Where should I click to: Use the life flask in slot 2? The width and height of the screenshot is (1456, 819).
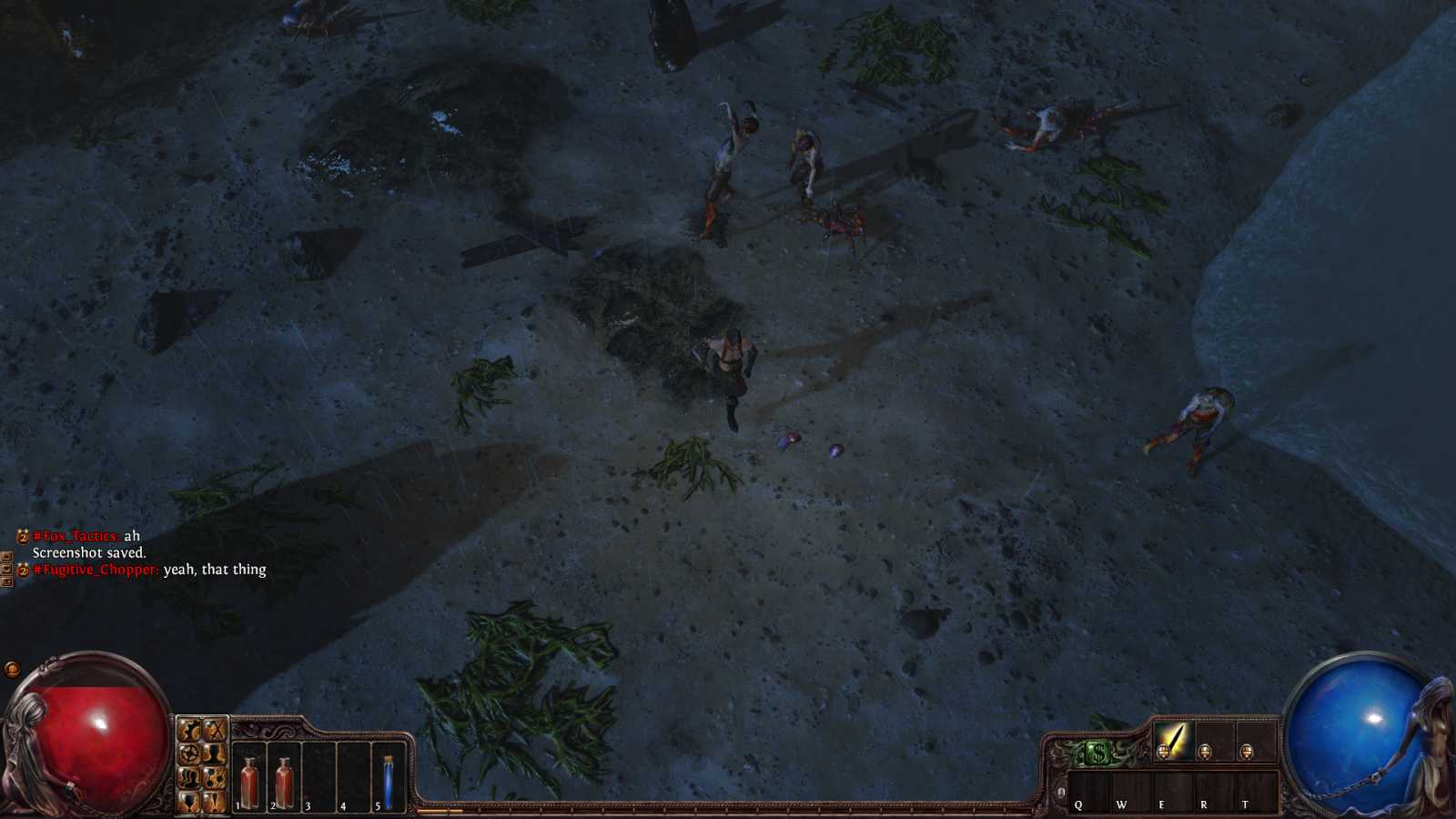point(285,781)
